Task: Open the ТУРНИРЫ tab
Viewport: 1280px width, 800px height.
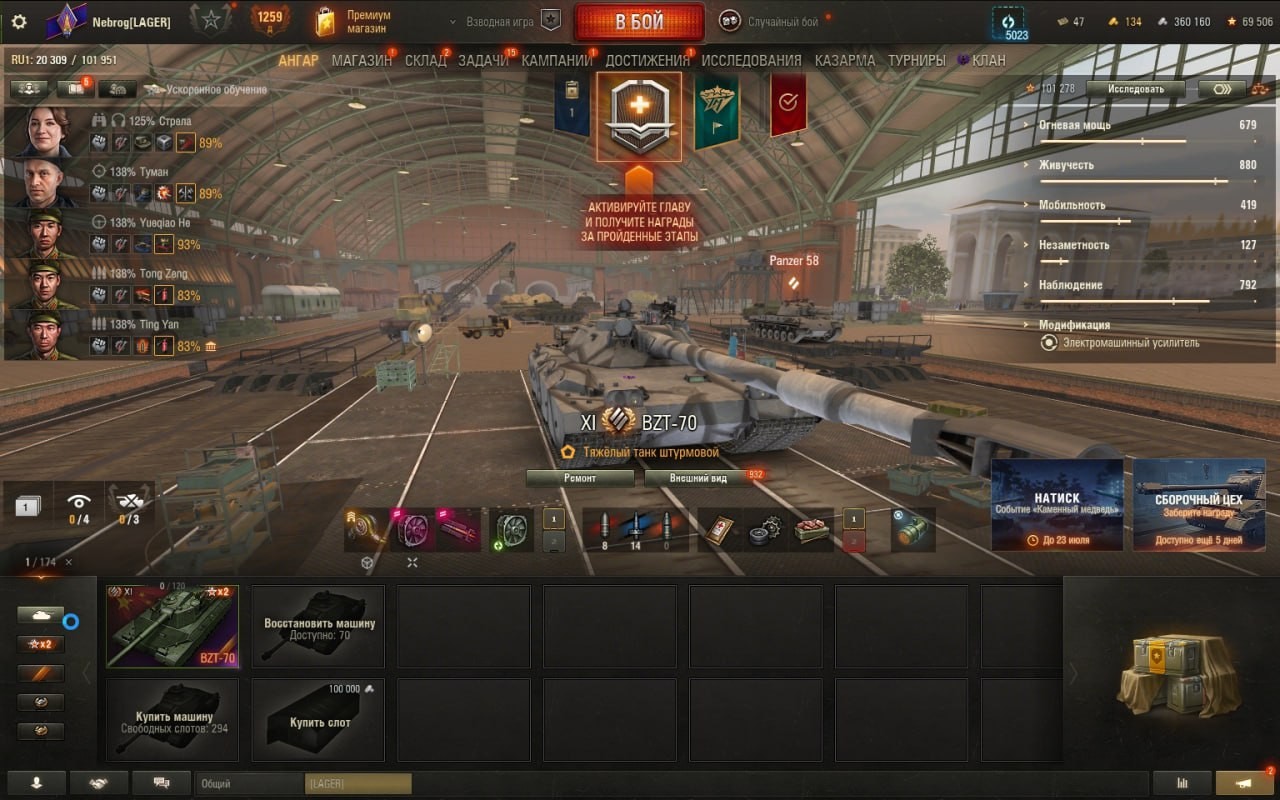Action: point(916,60)
